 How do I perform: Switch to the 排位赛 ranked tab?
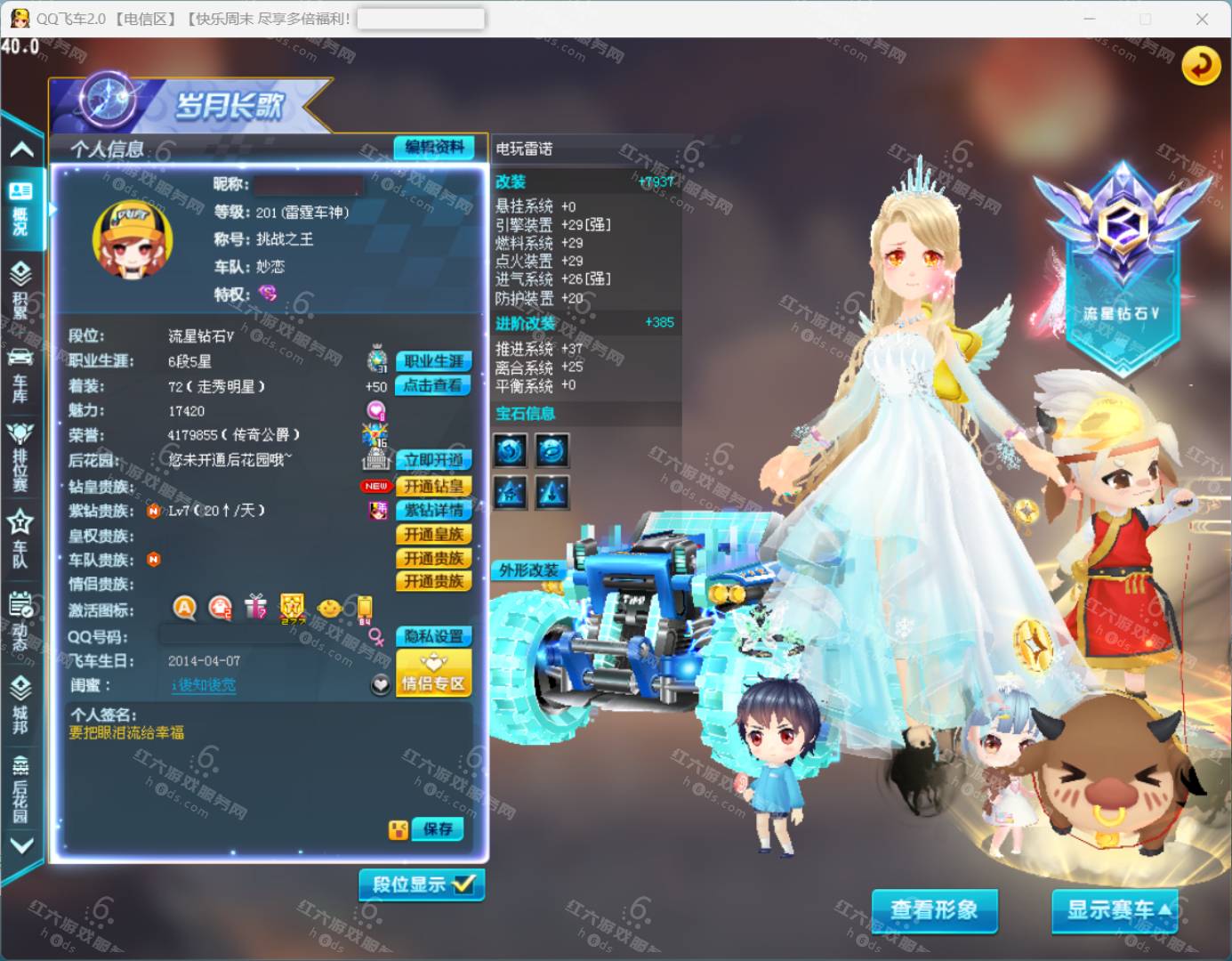(x=20, y=456)
